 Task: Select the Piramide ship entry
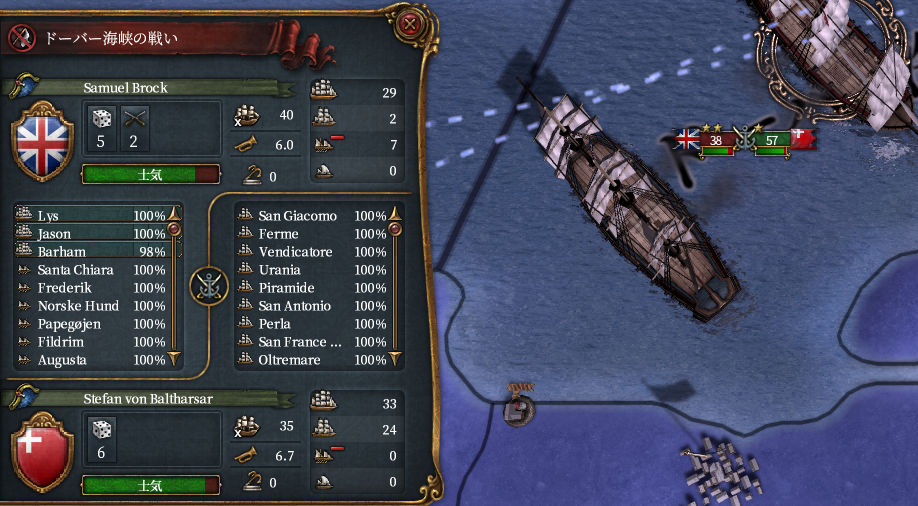click(x=310, y=288)
